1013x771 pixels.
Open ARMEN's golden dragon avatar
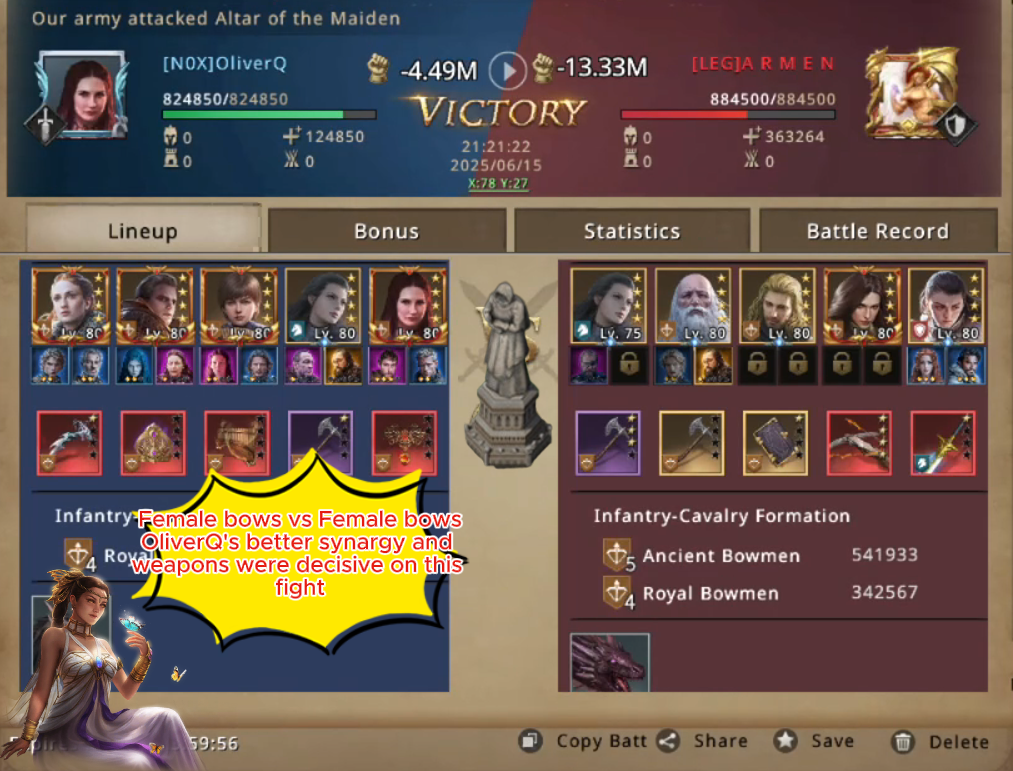coord(904,93)
